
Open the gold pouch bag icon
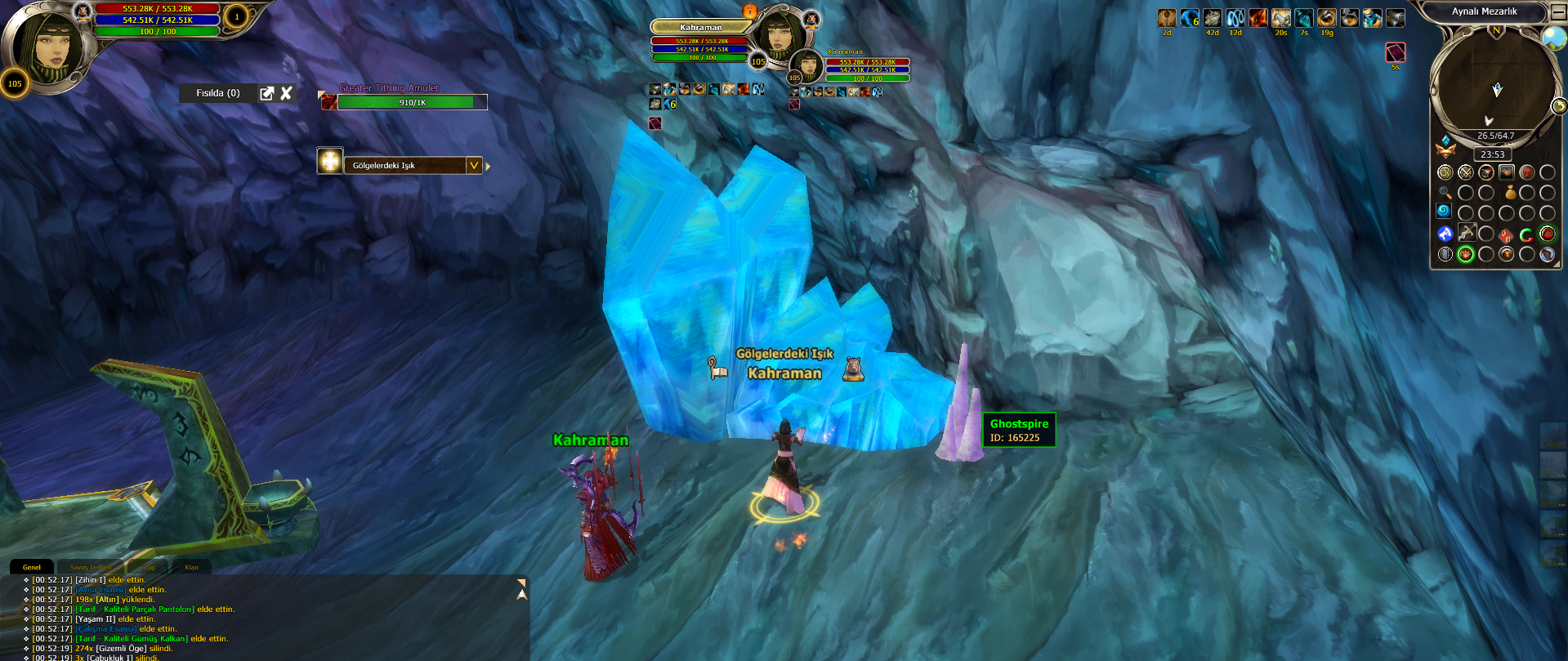click(x=1511, y=193)
